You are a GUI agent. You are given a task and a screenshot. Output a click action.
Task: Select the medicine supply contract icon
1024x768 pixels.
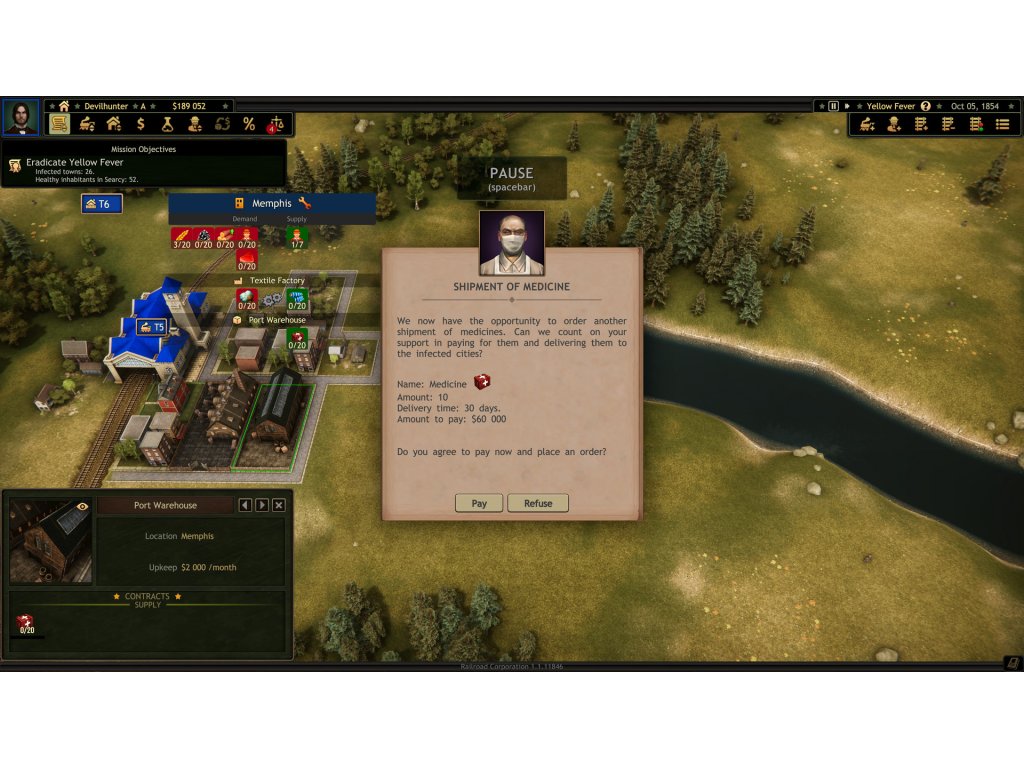tap(25, 624)
